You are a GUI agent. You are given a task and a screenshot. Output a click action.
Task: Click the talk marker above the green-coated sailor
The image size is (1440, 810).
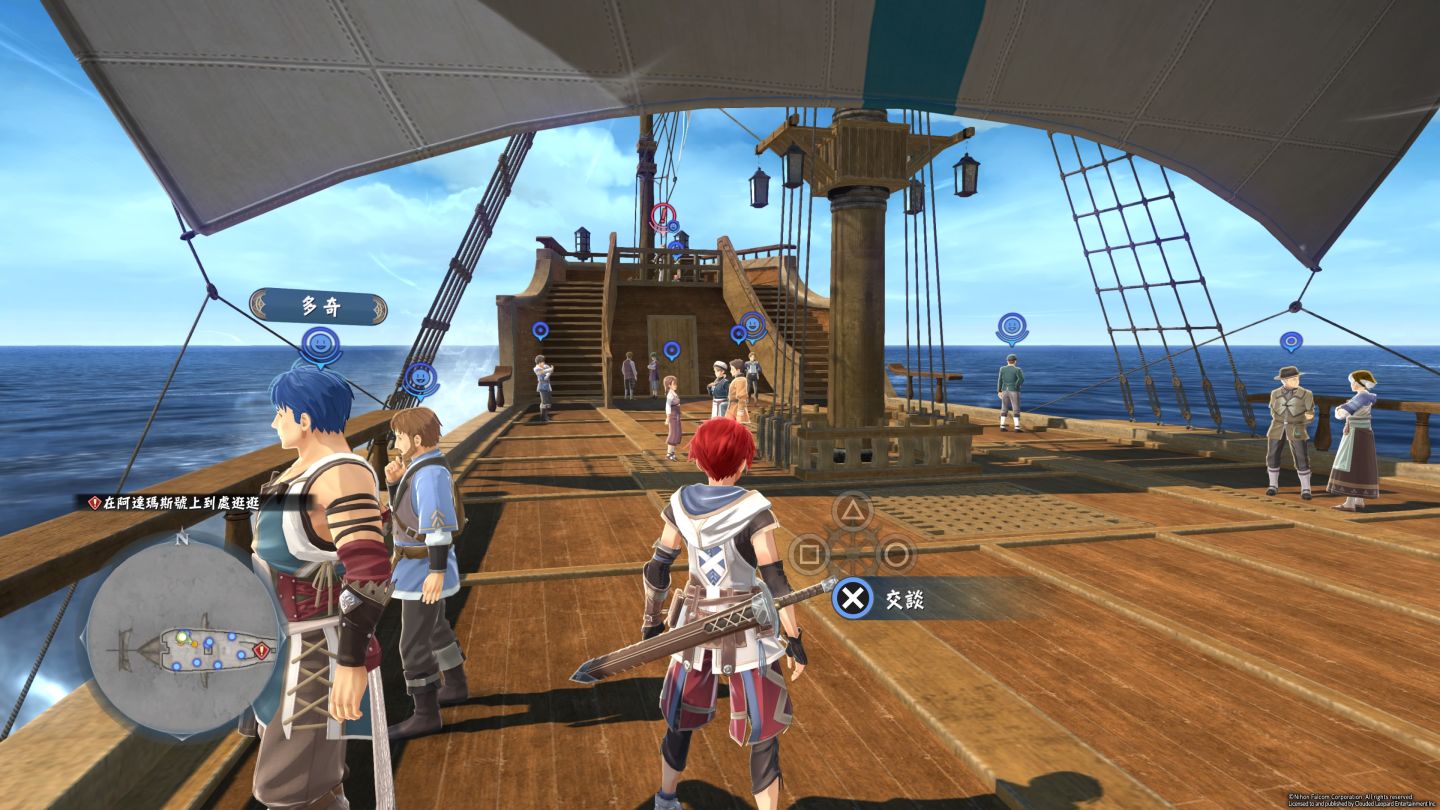[x=1012, y=327]
